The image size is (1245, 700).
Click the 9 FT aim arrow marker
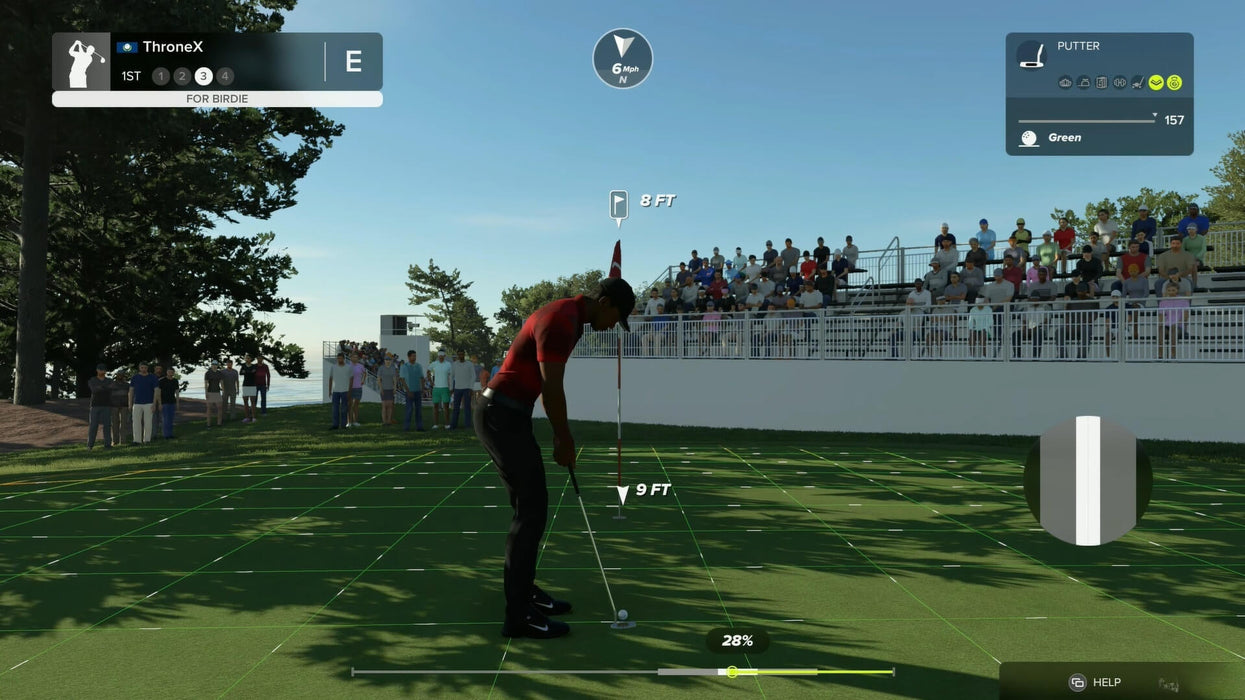pyautogui.click(x=622, y=492)
